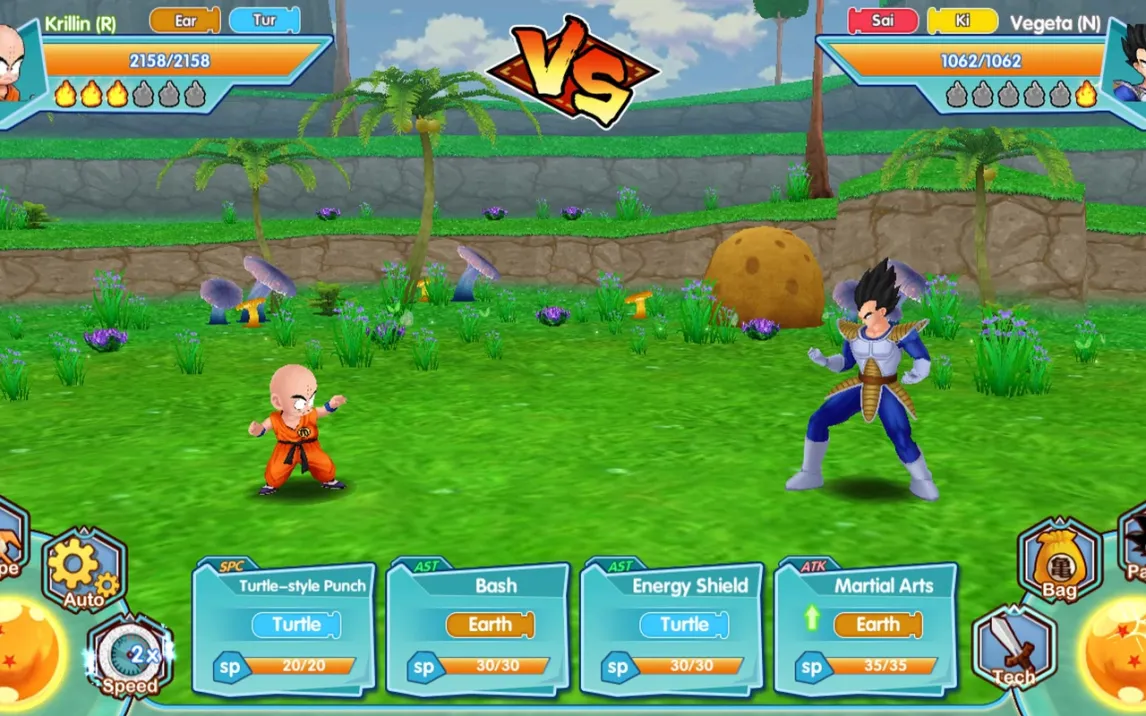
Task: Toggle the Auto battle gear button
Action: 84,571
